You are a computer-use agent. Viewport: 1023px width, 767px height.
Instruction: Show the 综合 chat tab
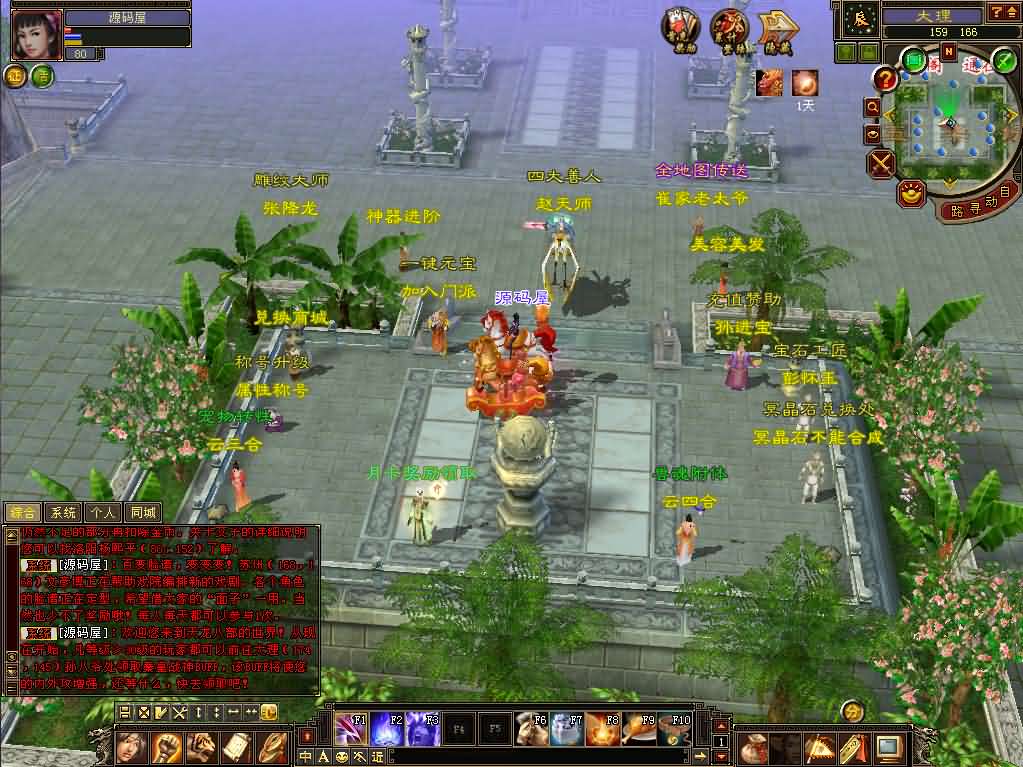(23, 513)
